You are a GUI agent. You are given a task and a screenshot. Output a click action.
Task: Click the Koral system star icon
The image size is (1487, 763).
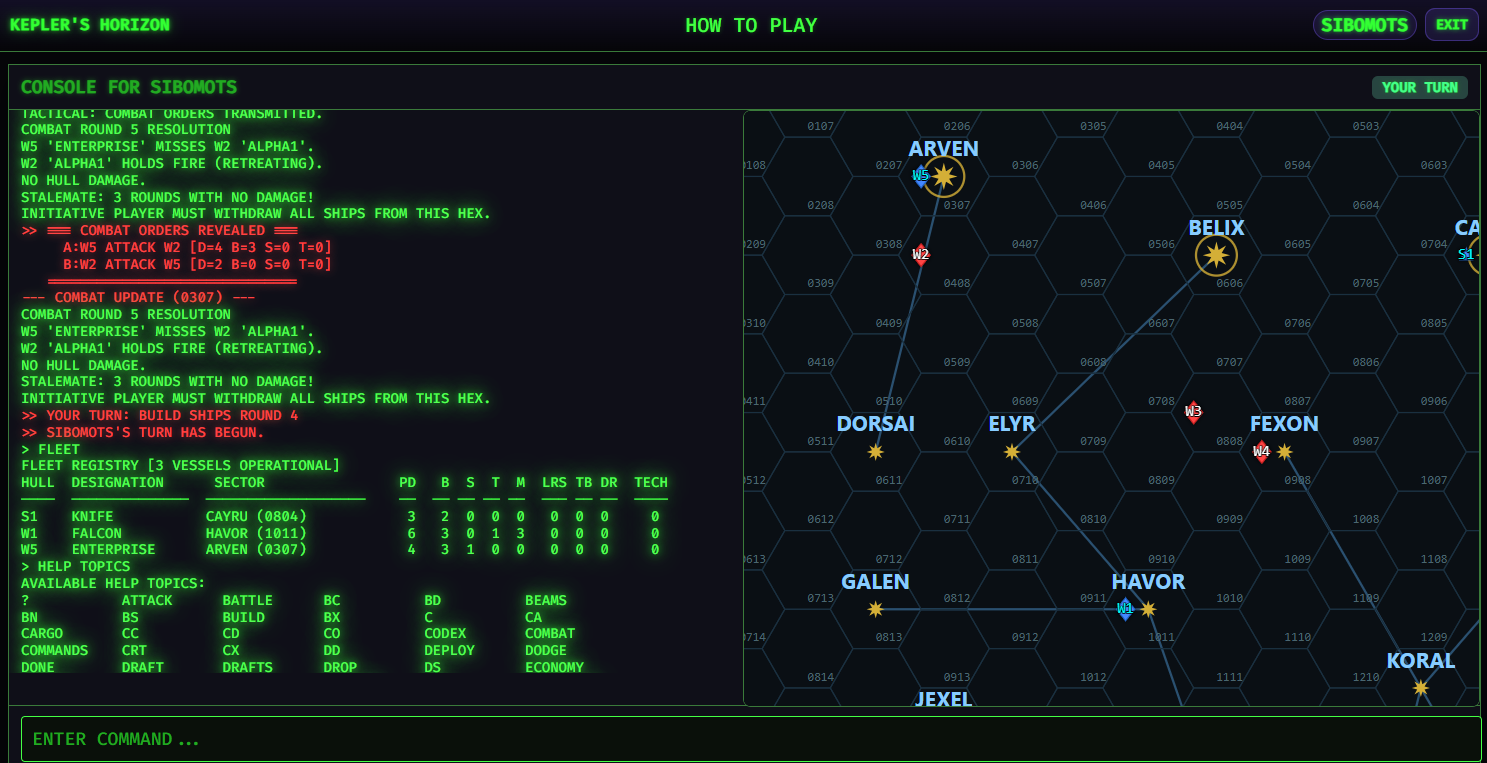[1421, 688]
